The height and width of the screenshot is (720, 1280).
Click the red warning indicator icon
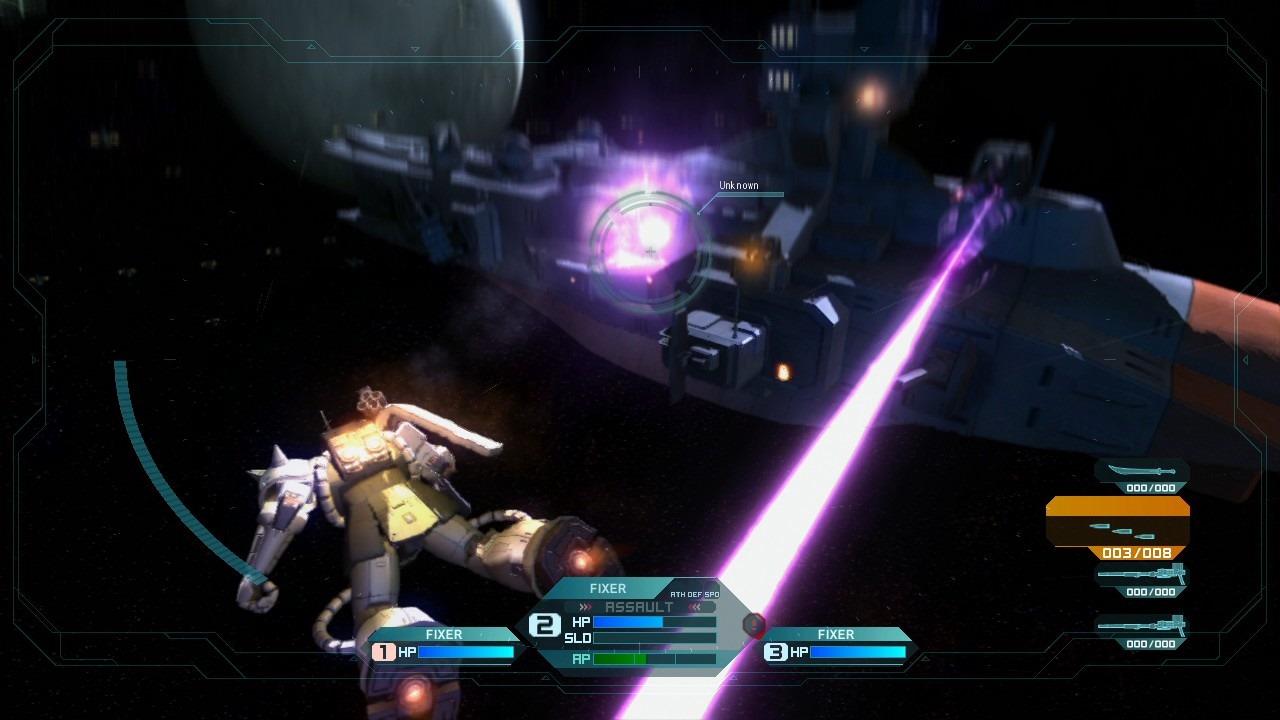tap(755, 626)
